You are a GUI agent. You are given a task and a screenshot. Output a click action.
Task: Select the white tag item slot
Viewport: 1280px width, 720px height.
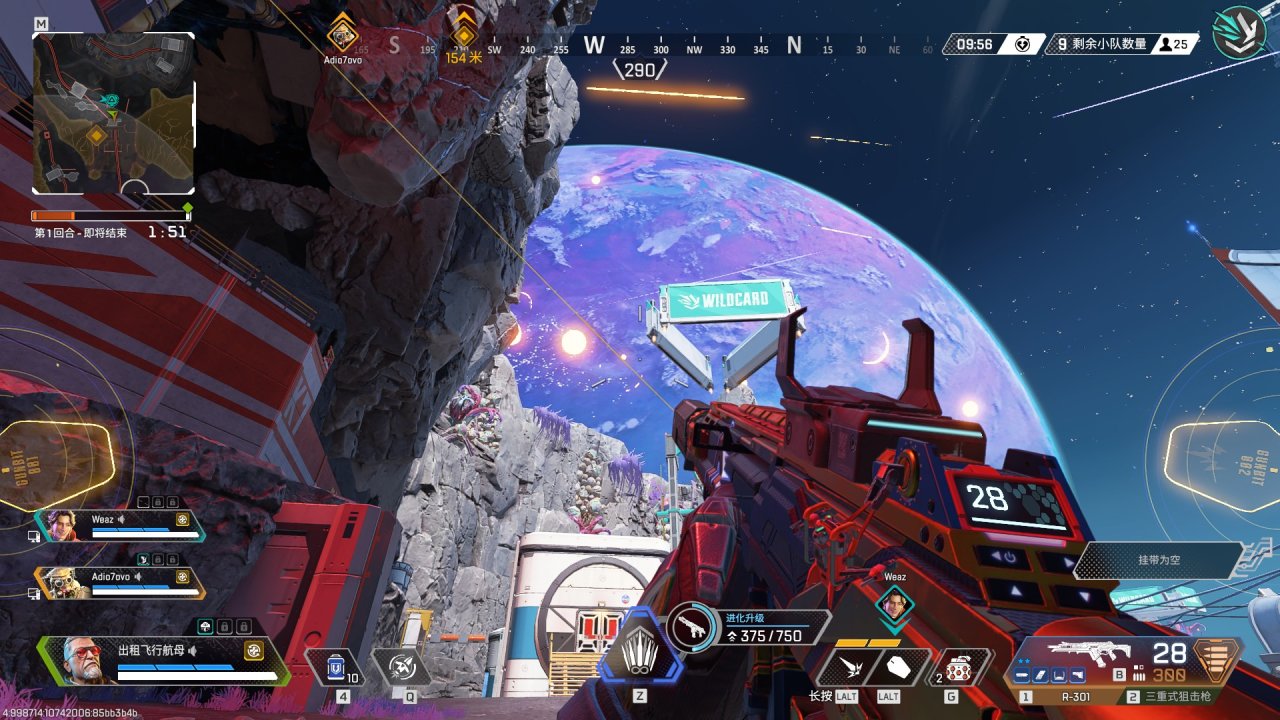(x=897, y=666)
